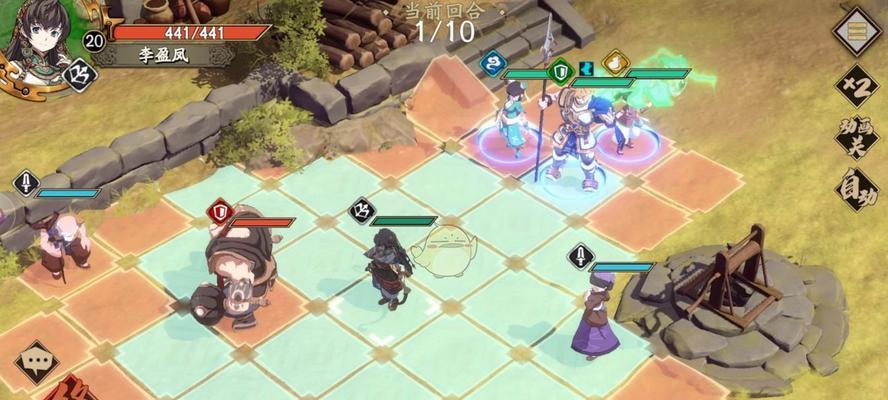Select the dark-haired unit in the grid centre
The height and width of the screenshot is (400, 888).
[x=388, y=265]
